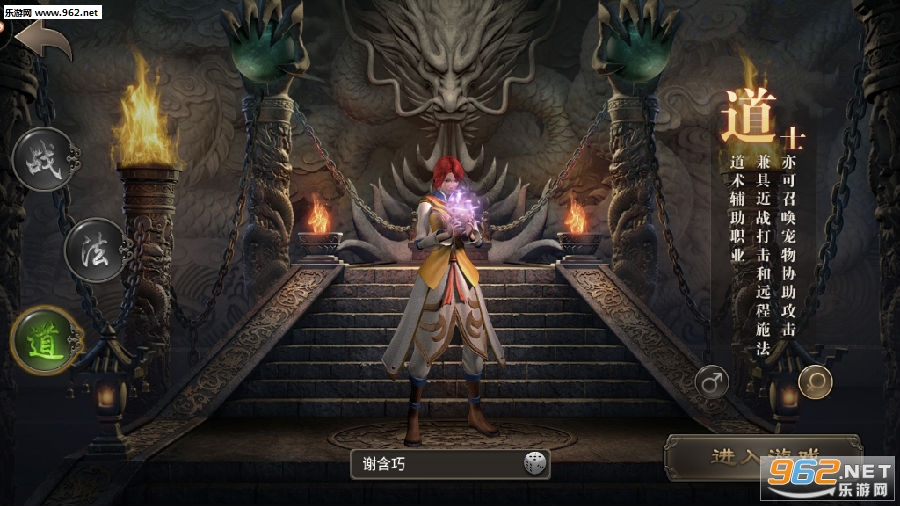Viewport: 900px width, 506px height.
Task: Pick the 道 taoist class
Action: tap(45, 340)
